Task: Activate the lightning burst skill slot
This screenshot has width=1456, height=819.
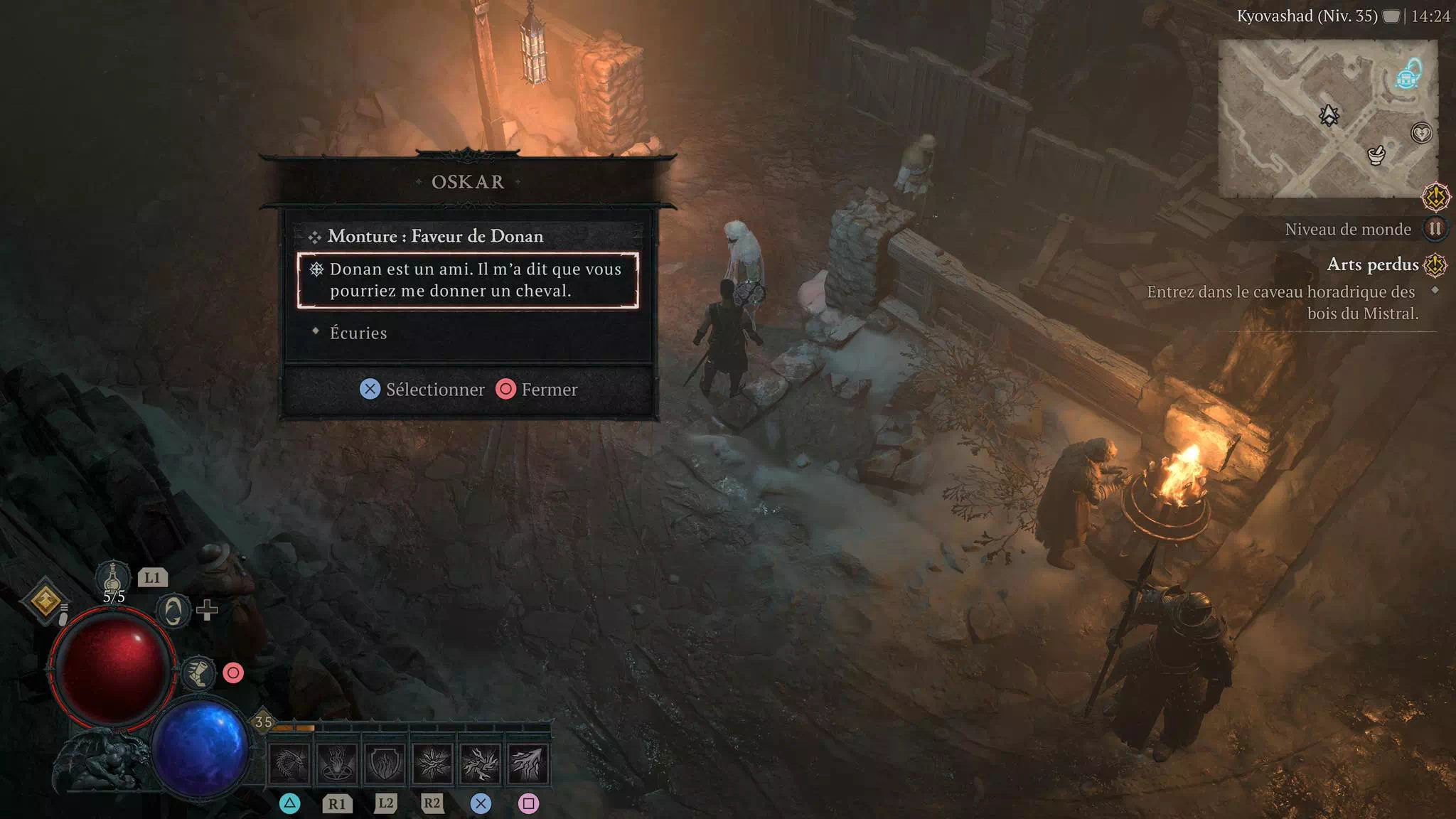Action: pos(480,764)
